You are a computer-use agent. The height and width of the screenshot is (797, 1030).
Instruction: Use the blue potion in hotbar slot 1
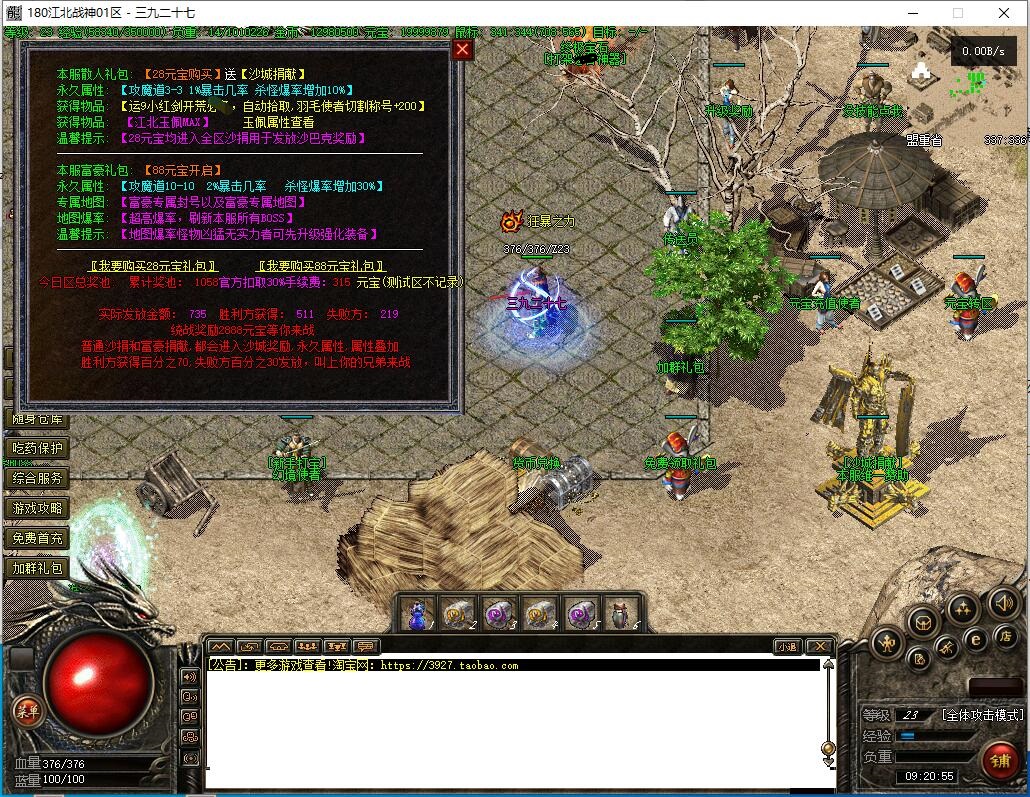coord(417,613)
